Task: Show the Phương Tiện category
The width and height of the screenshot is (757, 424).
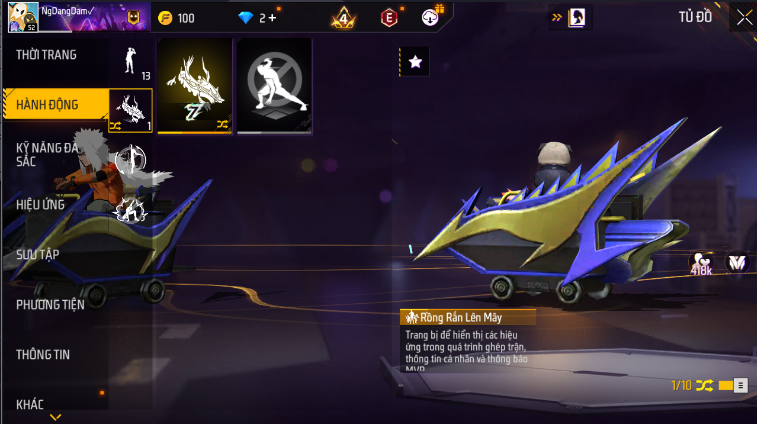Action: pyautogui.click(x=50, y=304)
